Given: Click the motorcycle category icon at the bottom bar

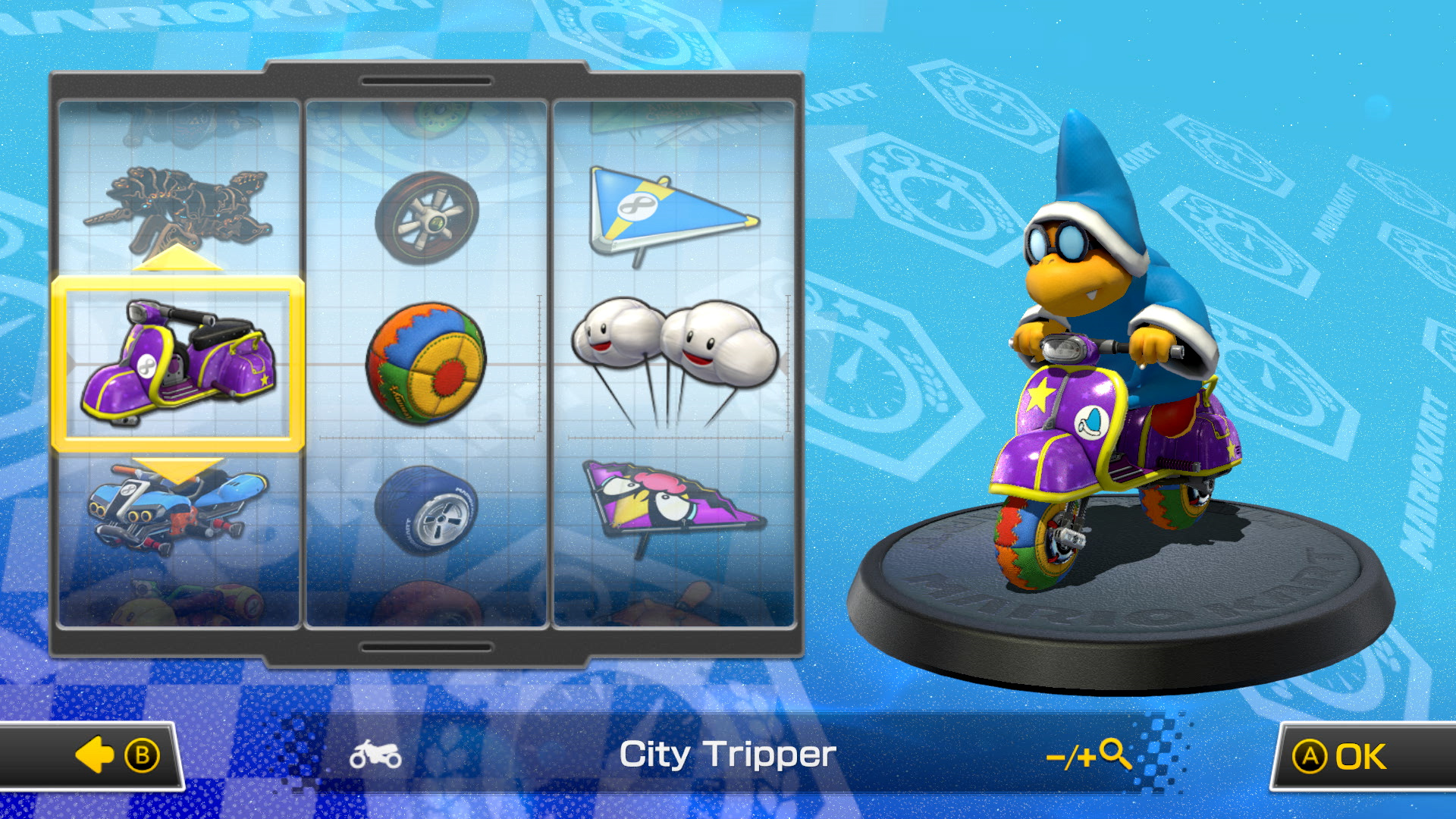Looking at the screenshot, I should click(375, 755).
